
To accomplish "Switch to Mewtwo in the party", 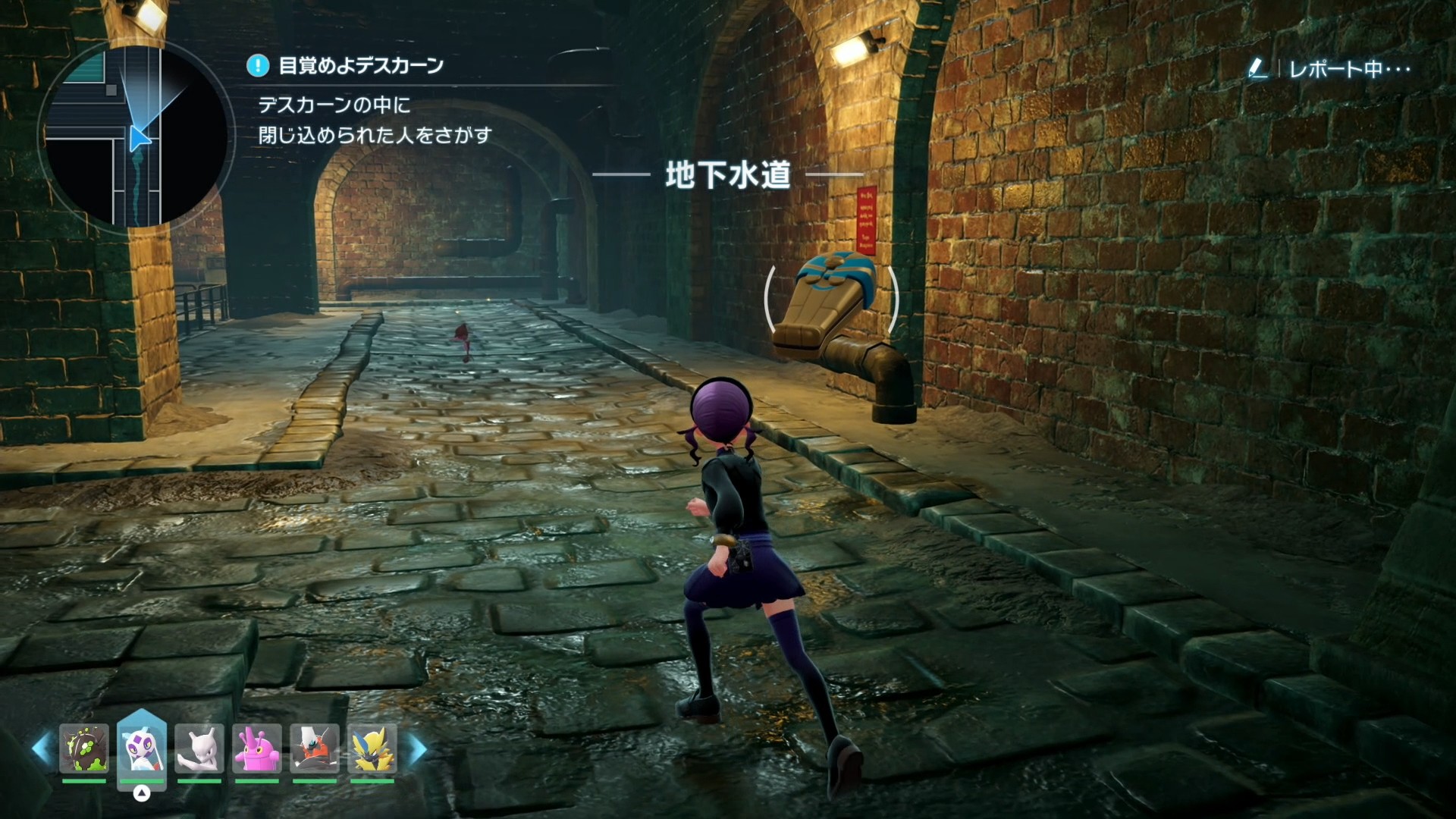I will pos(199,749).
